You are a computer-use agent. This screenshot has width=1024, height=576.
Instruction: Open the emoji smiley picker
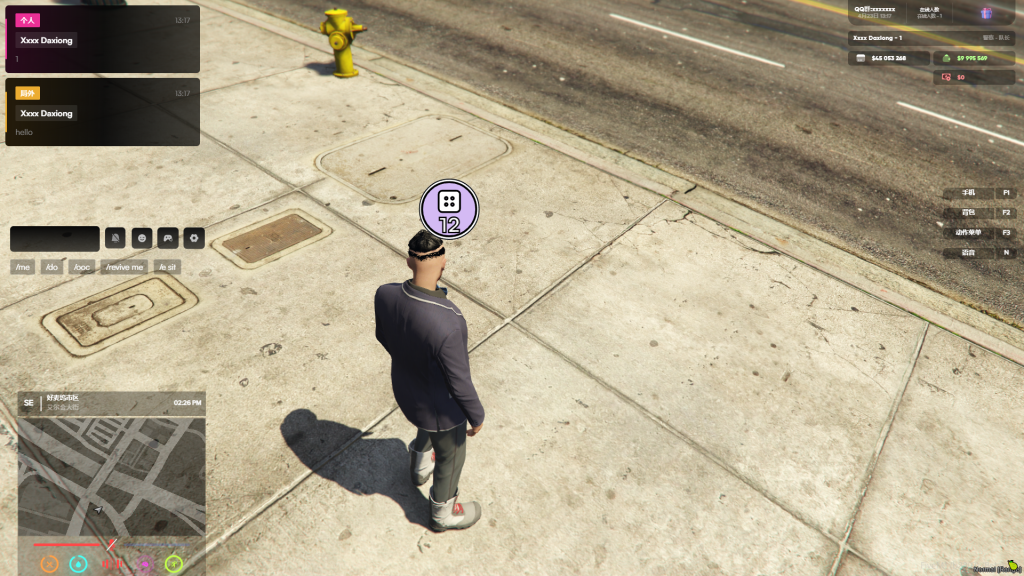pos(142,239)
